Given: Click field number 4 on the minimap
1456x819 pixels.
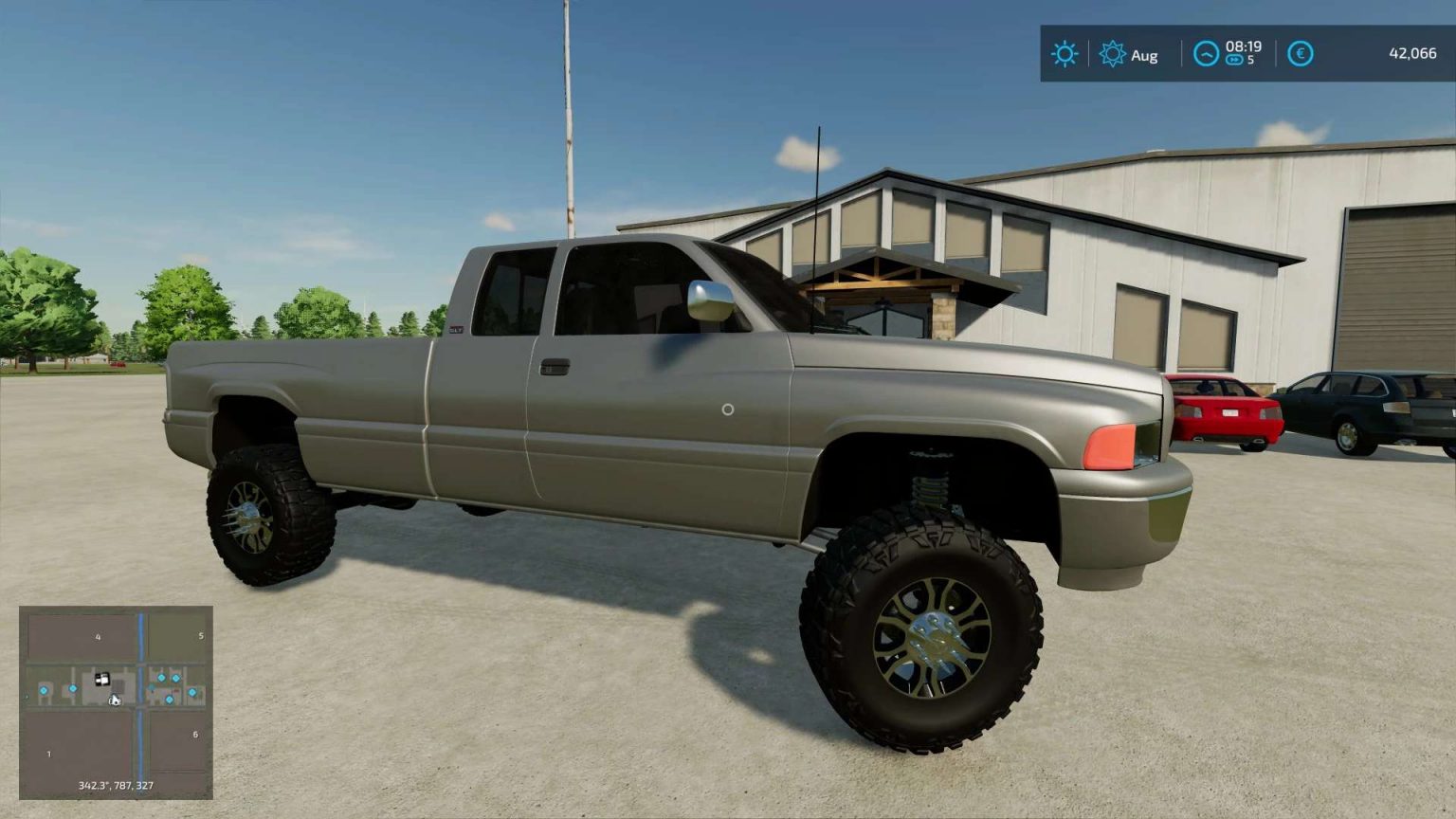Looking at the screenshot, I should (x=98, y=637).
